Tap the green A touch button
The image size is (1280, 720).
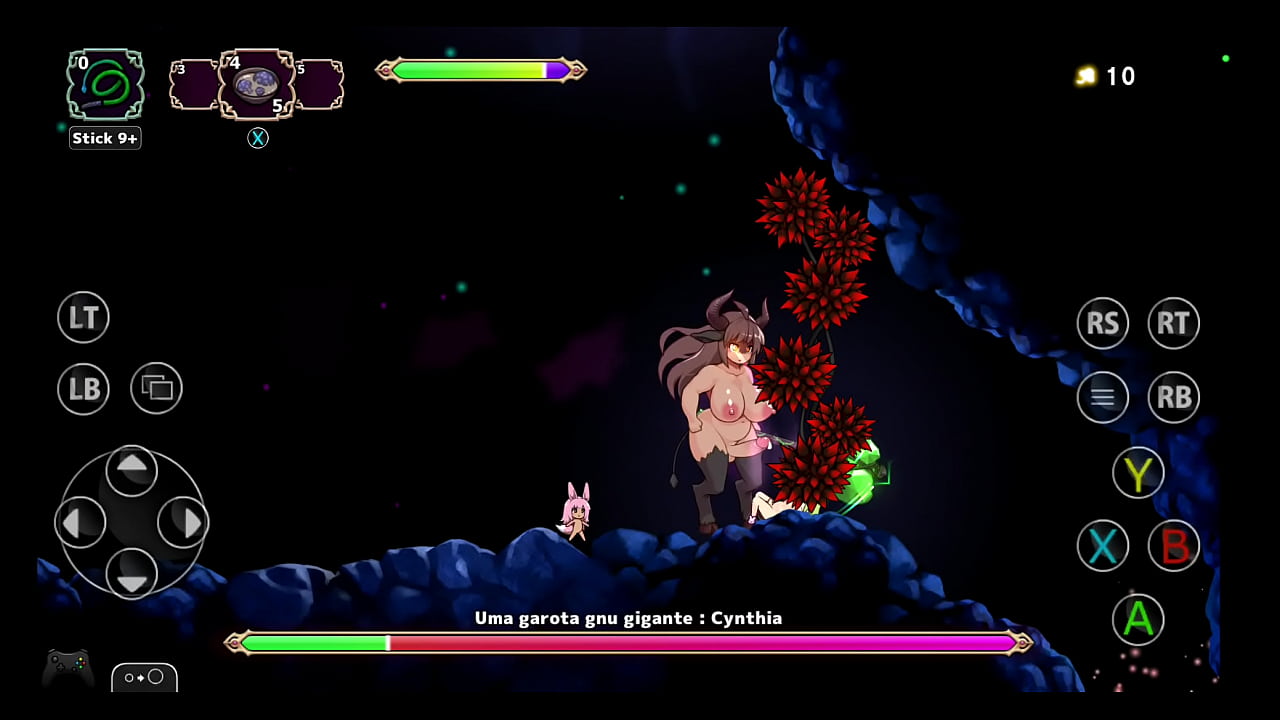1138,619
